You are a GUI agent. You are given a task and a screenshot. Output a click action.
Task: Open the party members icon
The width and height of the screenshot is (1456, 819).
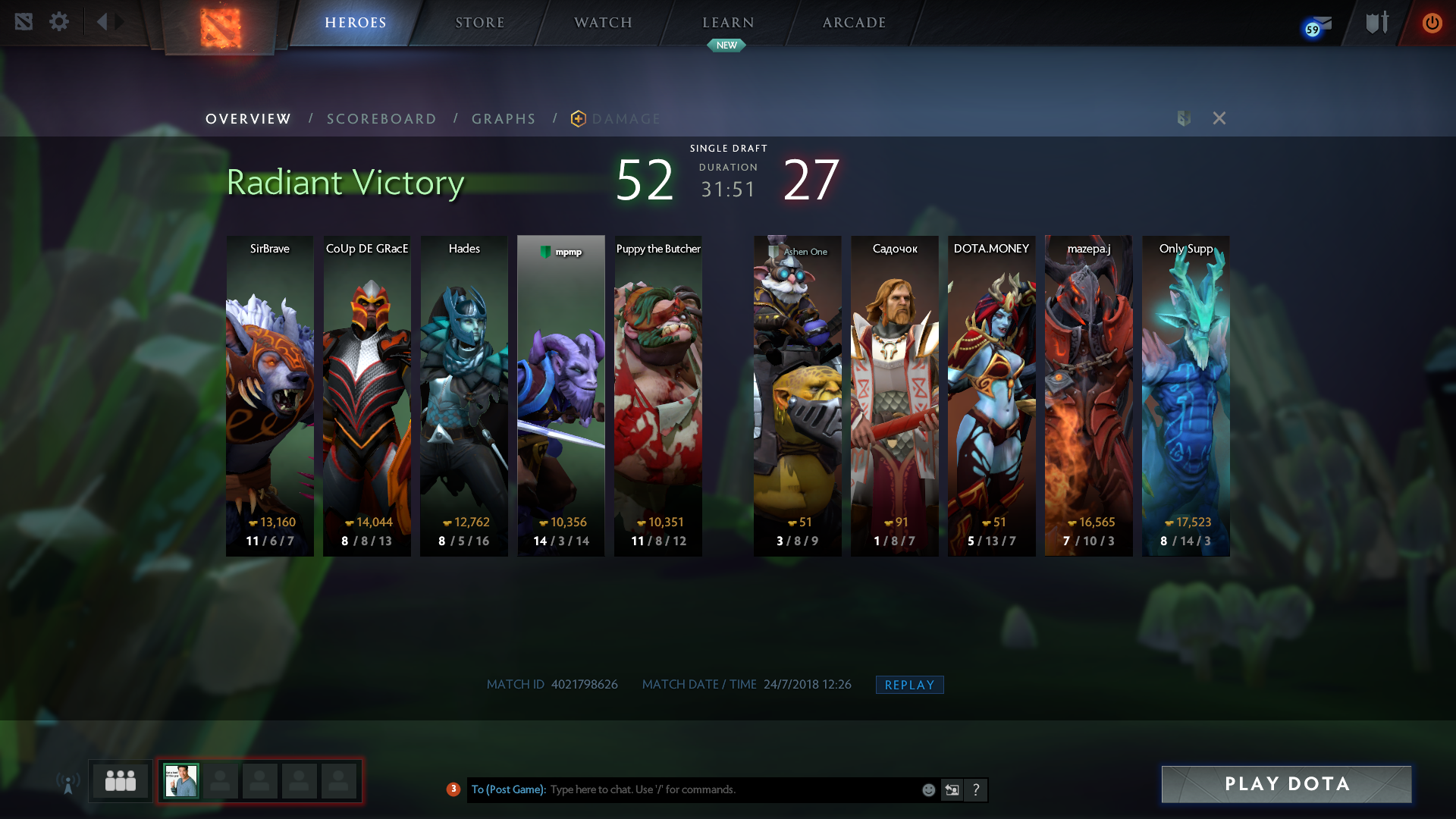pos(121,781)
